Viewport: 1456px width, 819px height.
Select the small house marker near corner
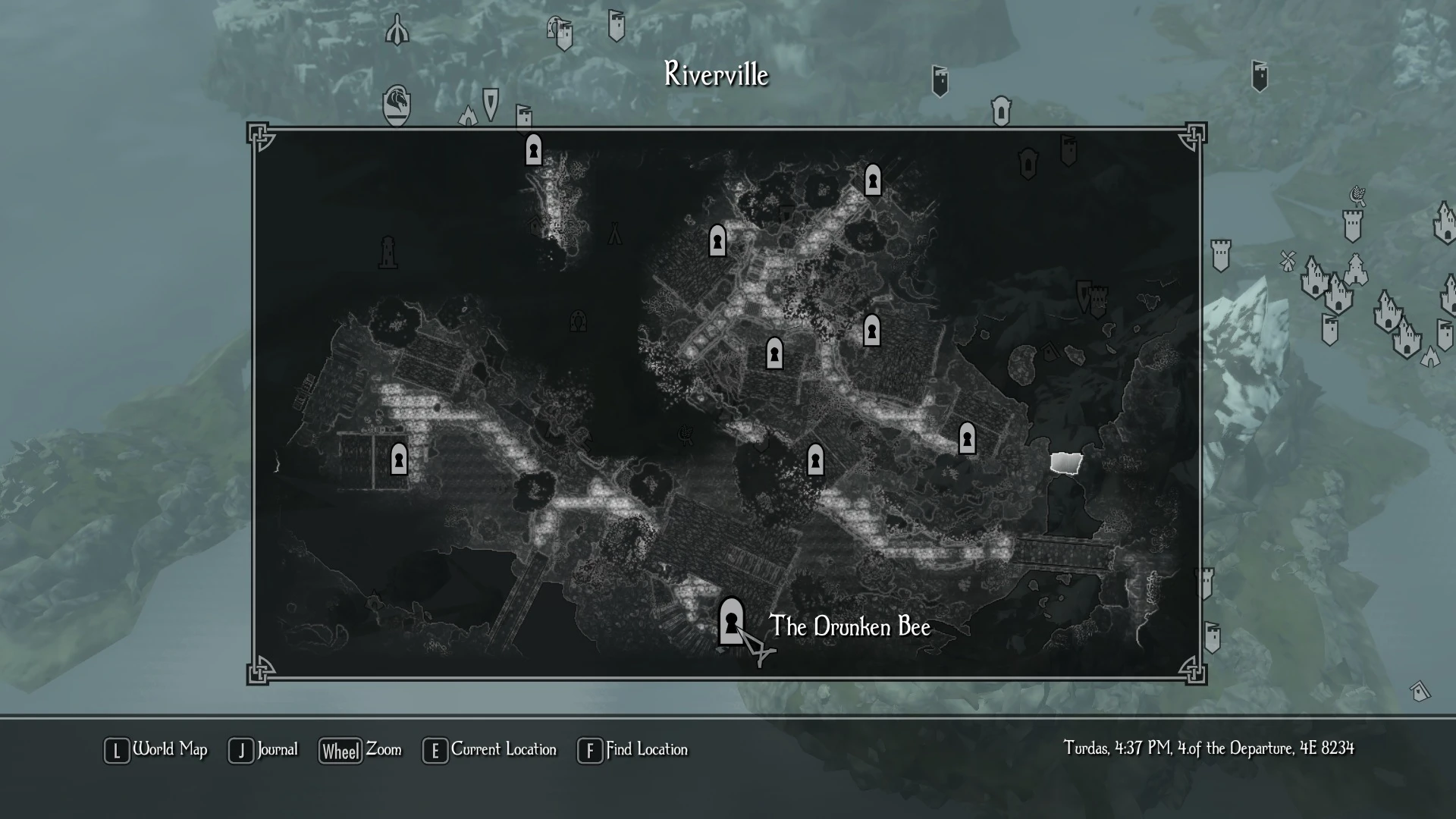click(x=1420, y=691)
